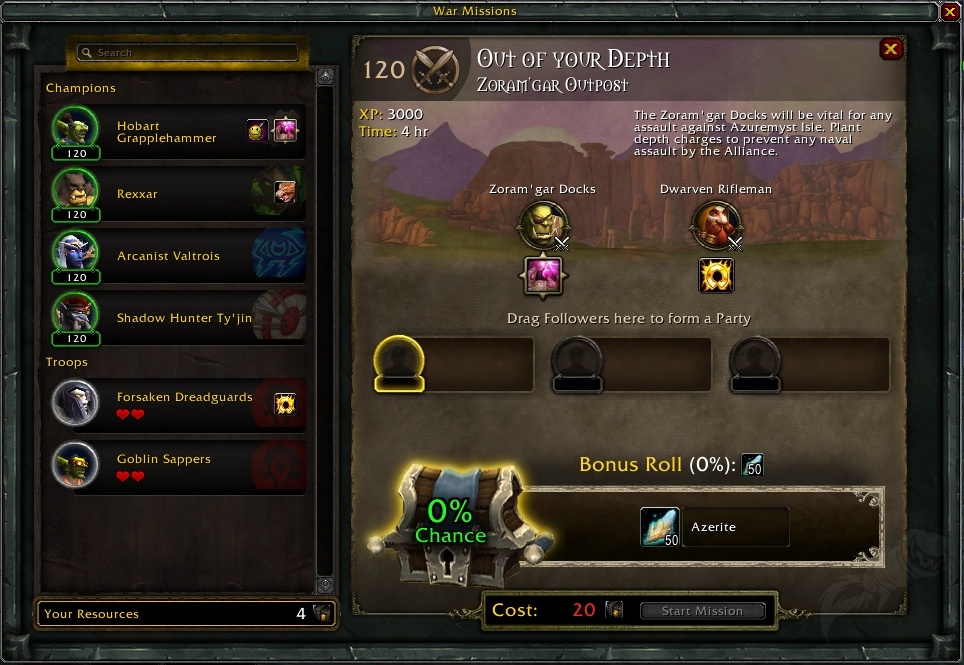
Task: Inspect the Azerite reward icon
Action: 660,527
